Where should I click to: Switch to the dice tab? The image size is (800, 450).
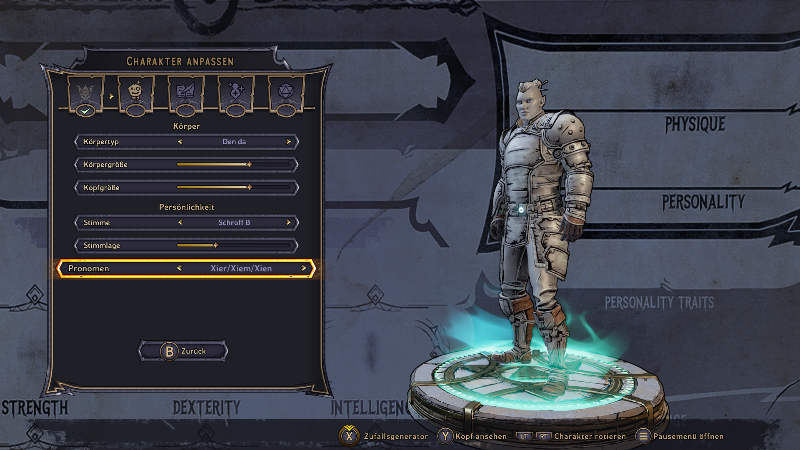(286, 94)
